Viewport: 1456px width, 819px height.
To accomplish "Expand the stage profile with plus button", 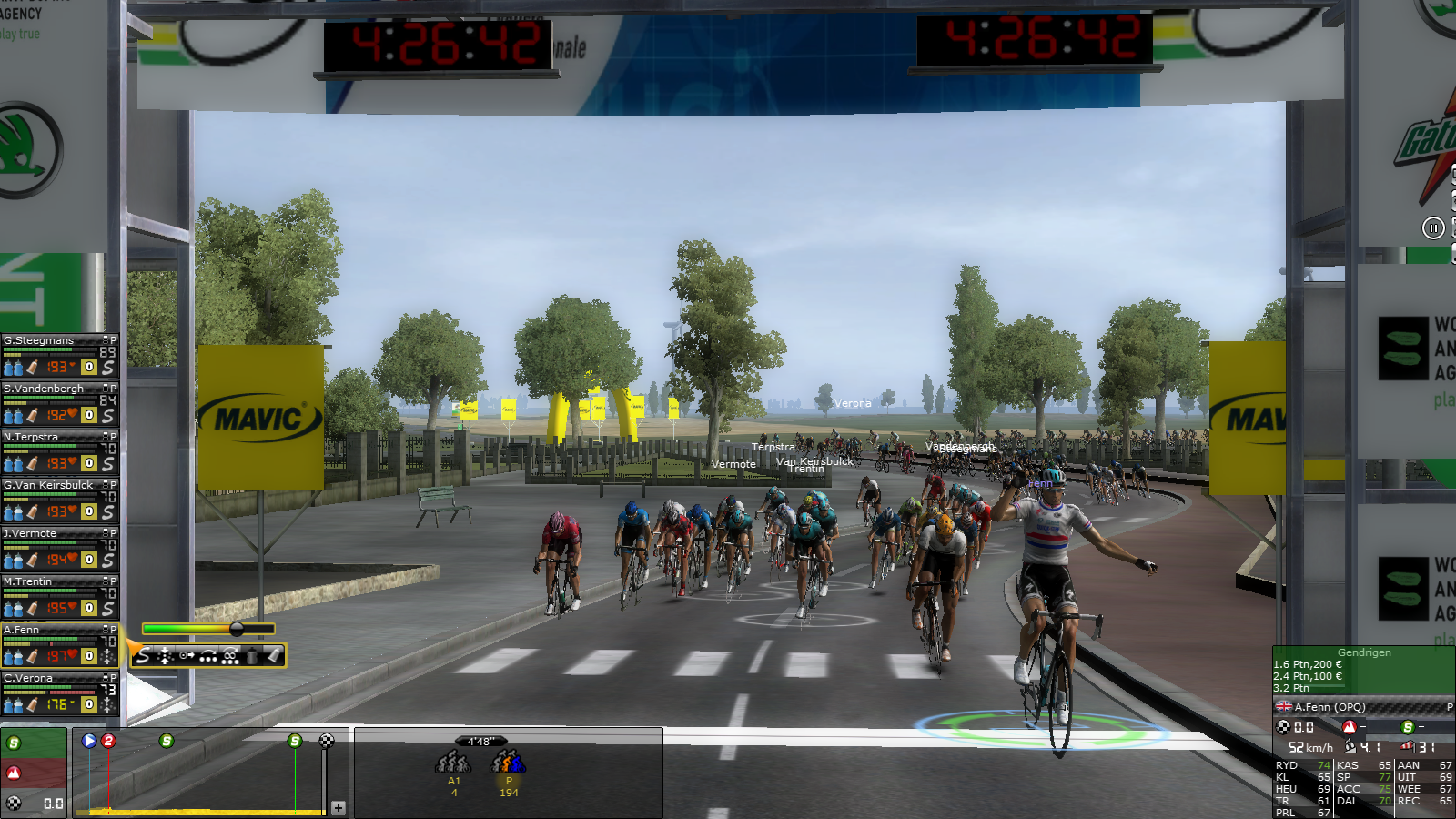I will click(339, 807).
